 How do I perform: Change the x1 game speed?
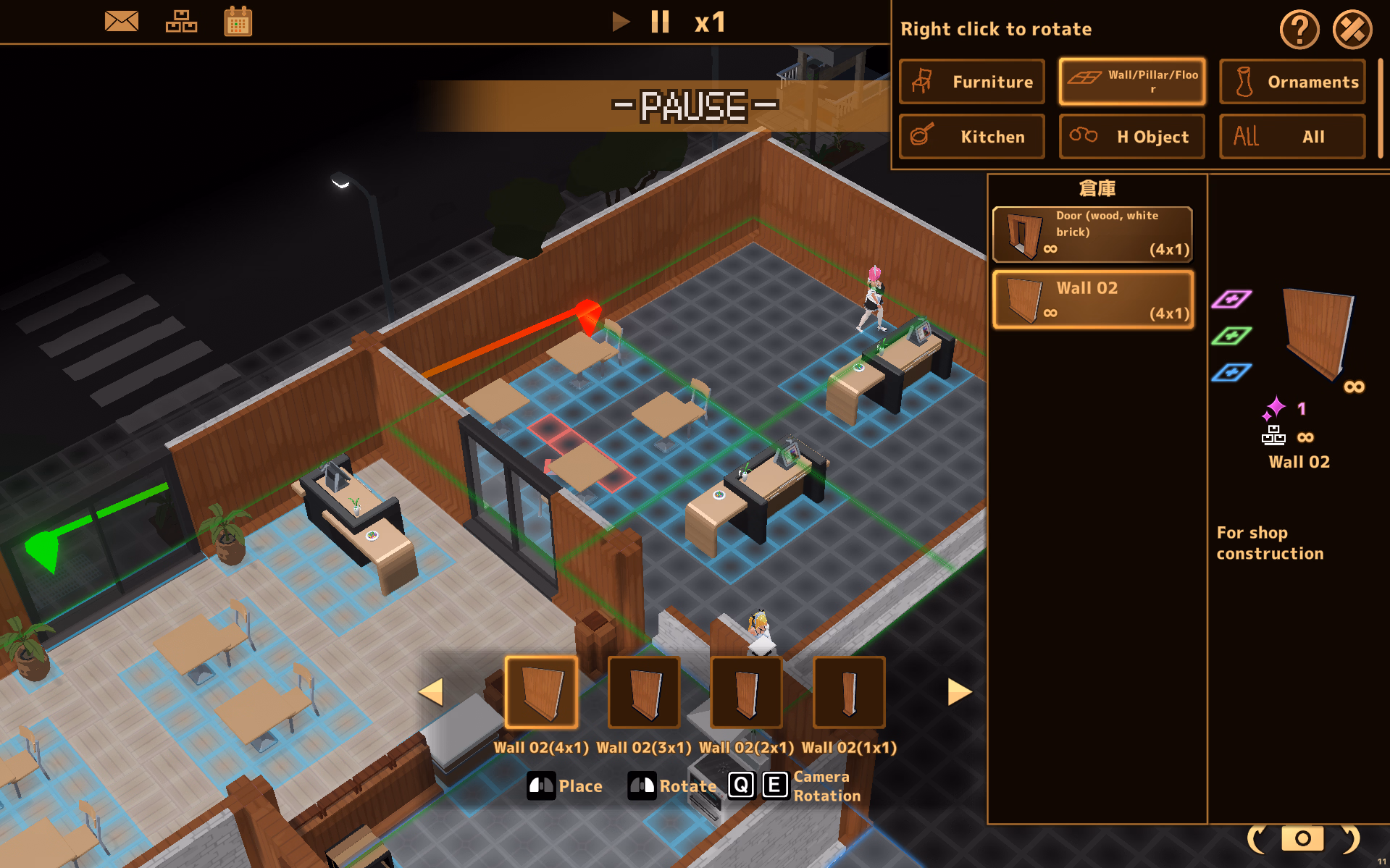point(710,22)
